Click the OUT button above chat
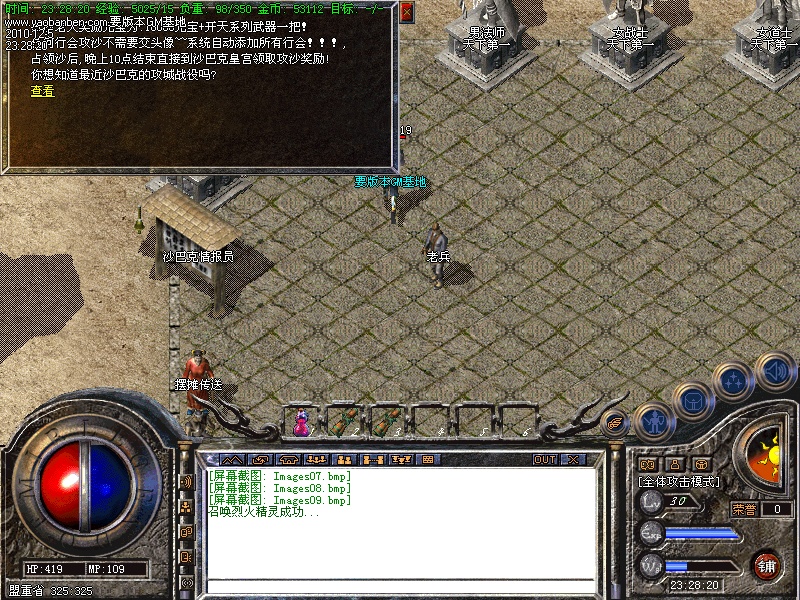Viewport: 800px width, 600px height. [544, 459]
